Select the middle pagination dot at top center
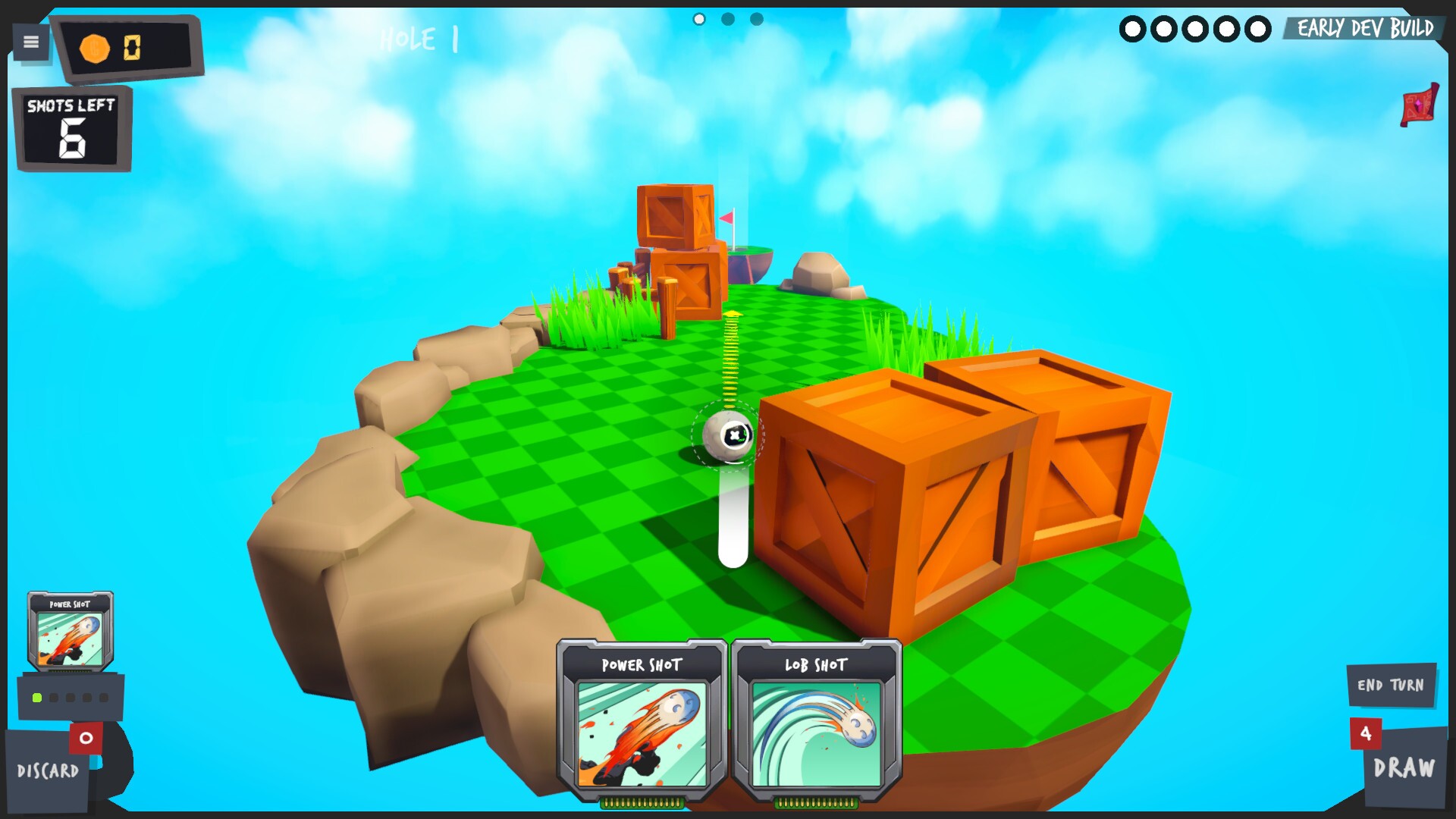The image size is (1456, 819). tap(726, 19)
